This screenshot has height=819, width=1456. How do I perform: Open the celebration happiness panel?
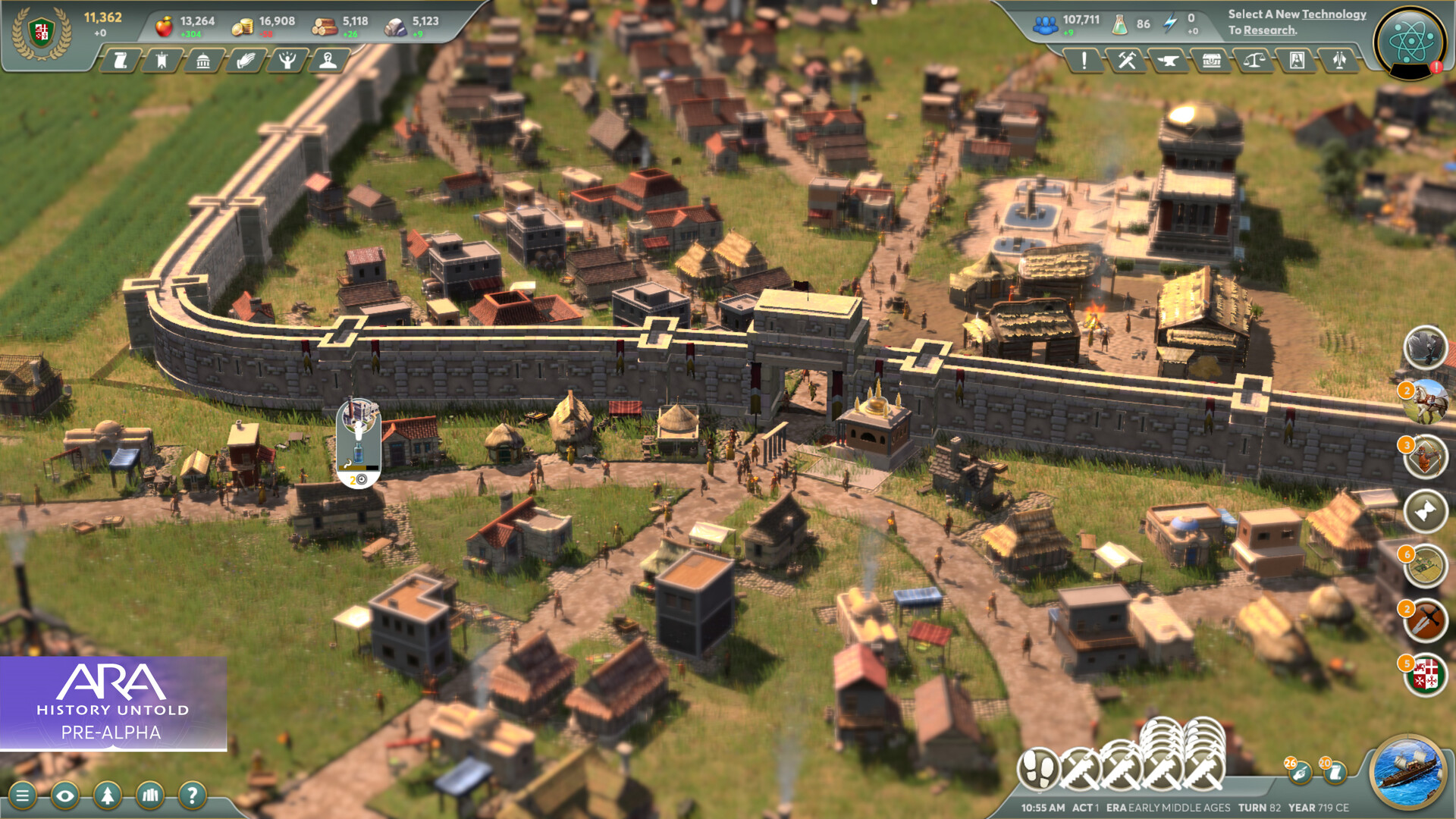(287, 60)
